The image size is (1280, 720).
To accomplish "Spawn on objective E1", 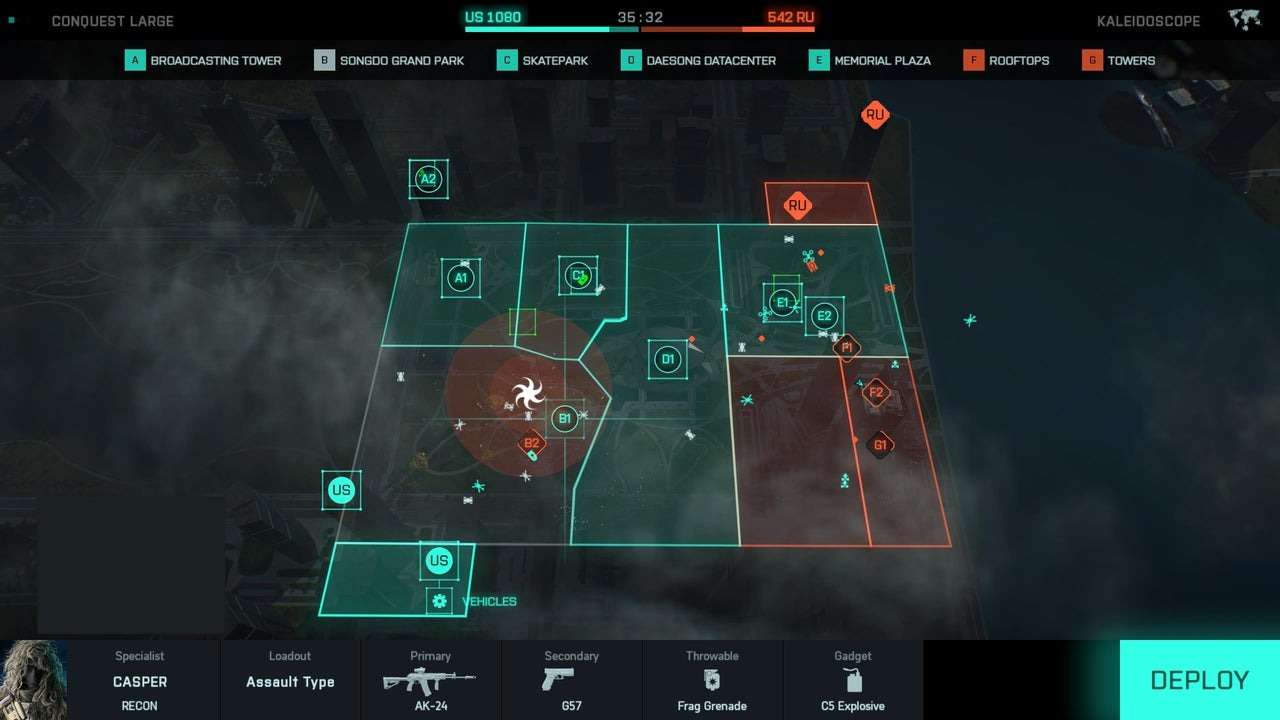I will pos(783,302).
